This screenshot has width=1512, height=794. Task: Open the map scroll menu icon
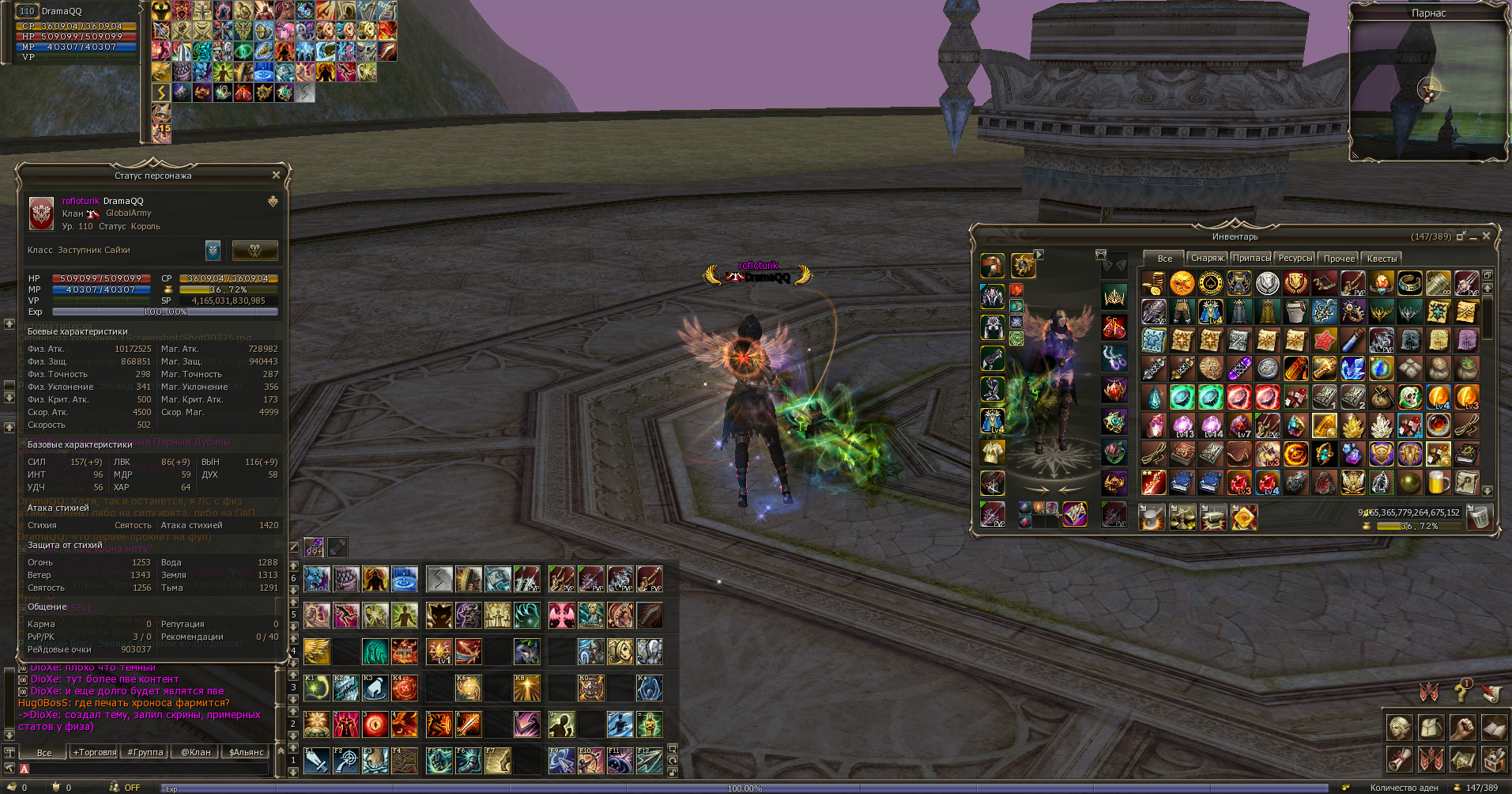click(1462, 758)
